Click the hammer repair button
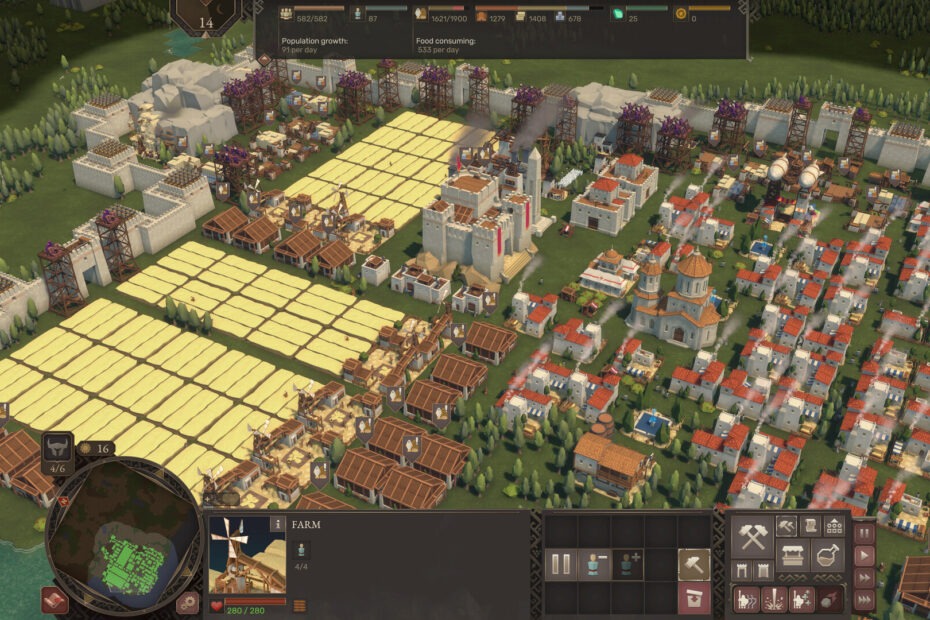 (x=694, y=565)
